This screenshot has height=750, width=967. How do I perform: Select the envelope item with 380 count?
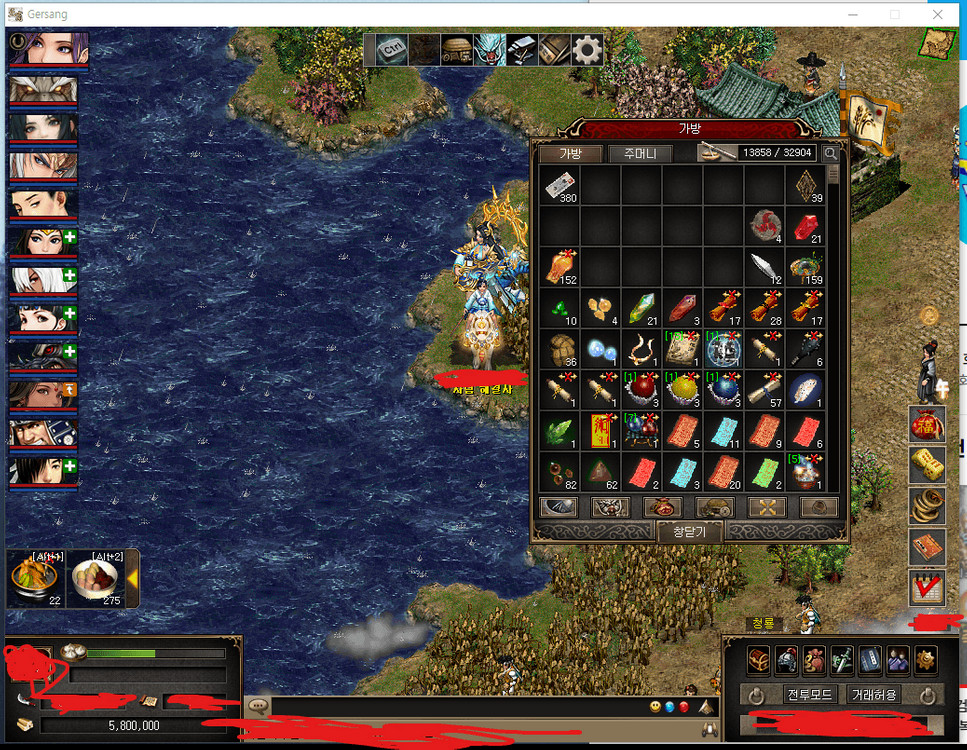point(560,185)
